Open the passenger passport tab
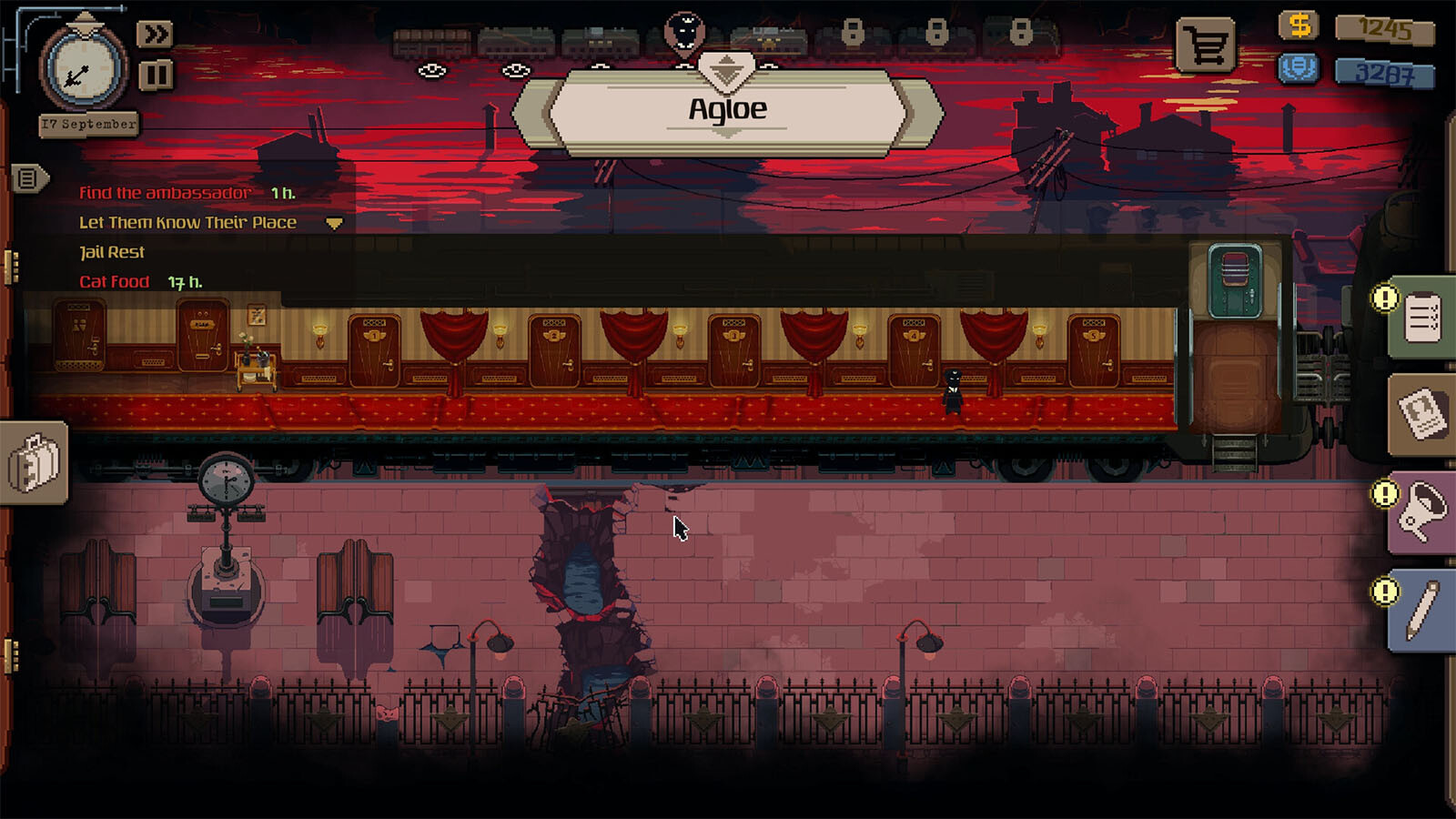The width and height of the screenshot is (1456, 819). point(1421,415)
